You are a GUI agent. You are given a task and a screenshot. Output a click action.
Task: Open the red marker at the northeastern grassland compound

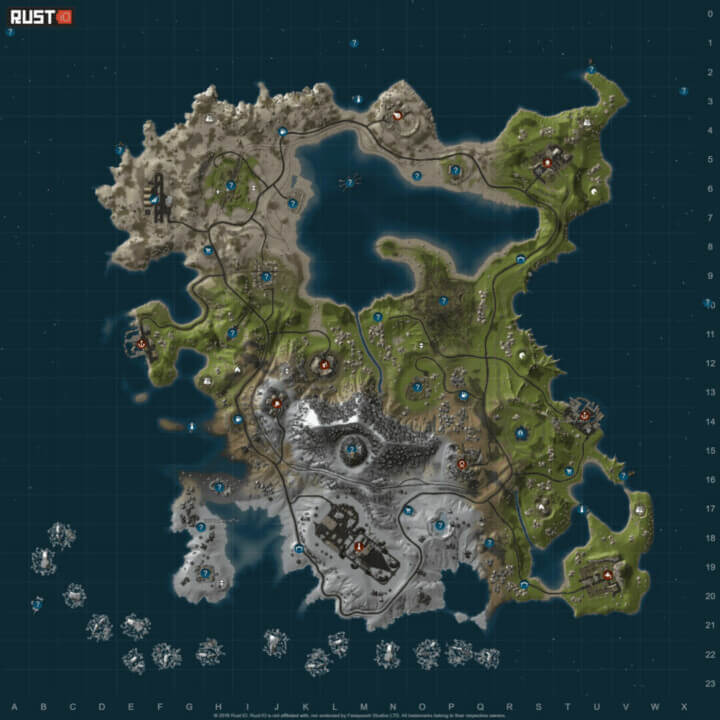pos(547,163)
